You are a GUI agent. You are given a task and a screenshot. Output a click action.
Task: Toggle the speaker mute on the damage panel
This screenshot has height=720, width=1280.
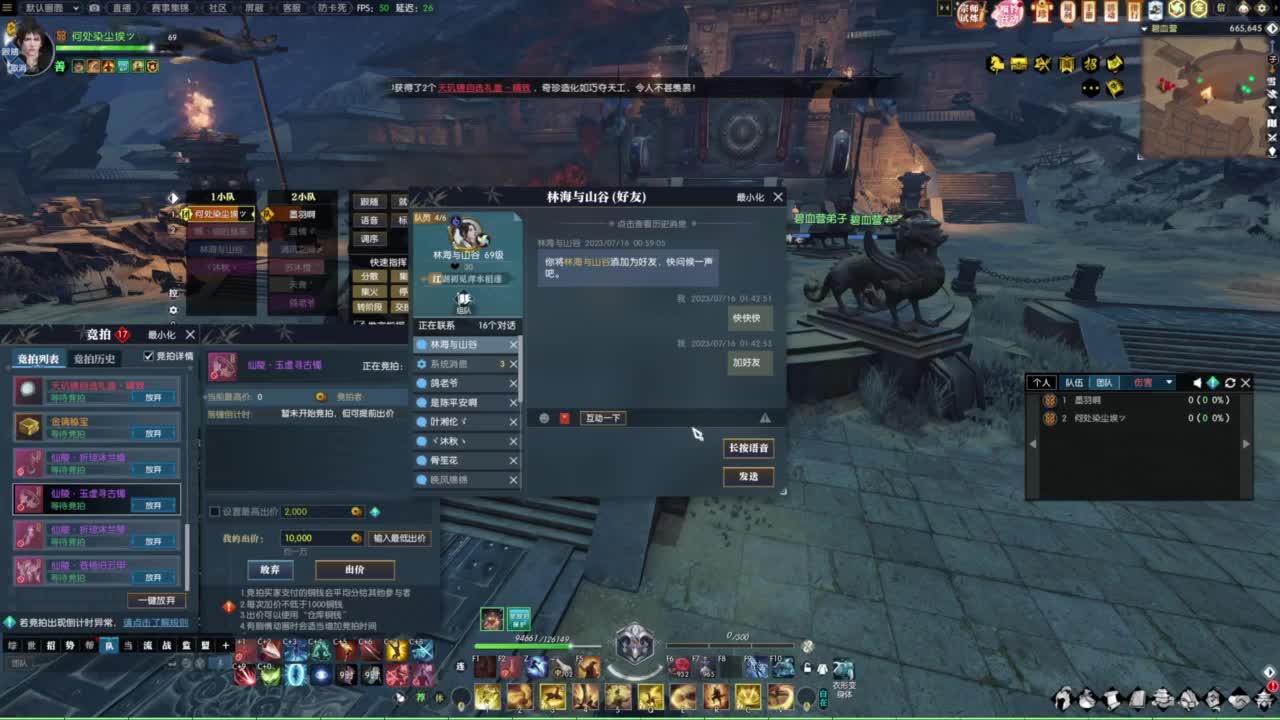pyautogui.click(x=1197, y=383)
